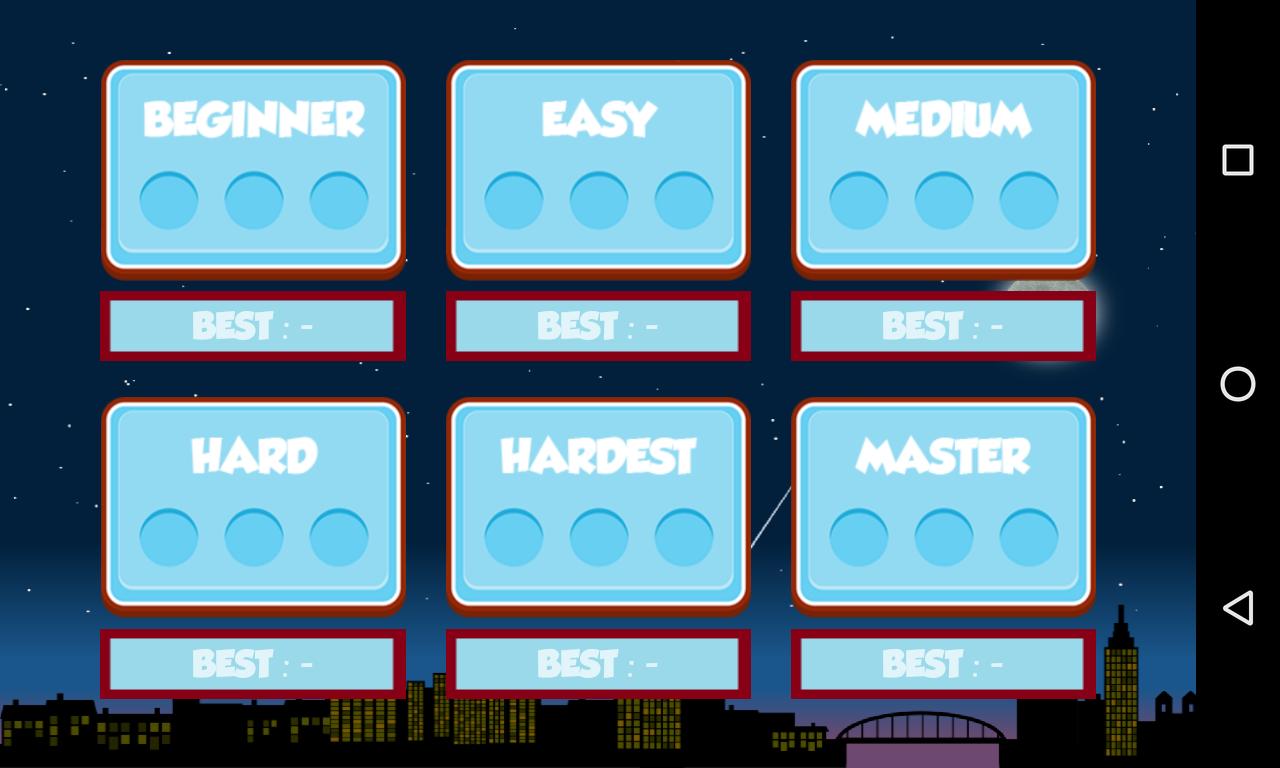Check the Easy best score bar
The width and height of the screenshot is (1280, 768).
597,325
